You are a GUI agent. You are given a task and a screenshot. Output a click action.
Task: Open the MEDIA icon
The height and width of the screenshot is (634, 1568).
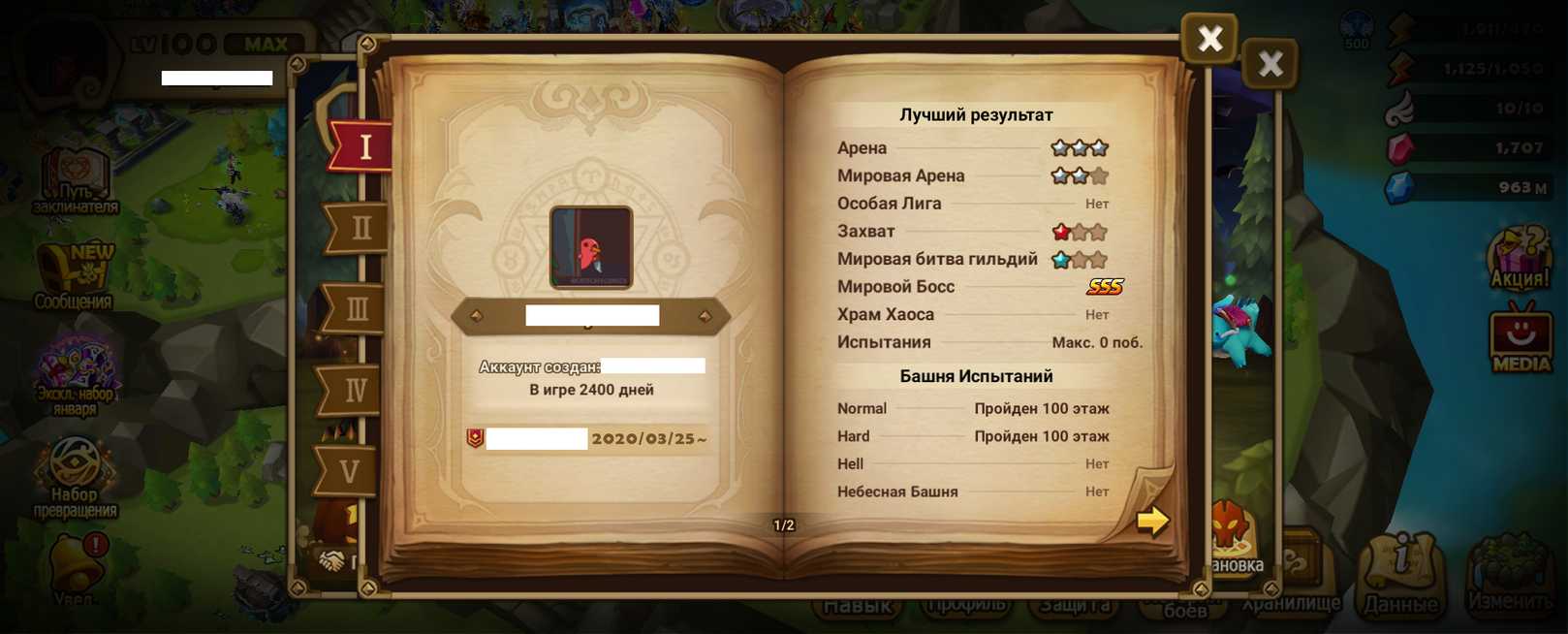tap(1520, 339)
